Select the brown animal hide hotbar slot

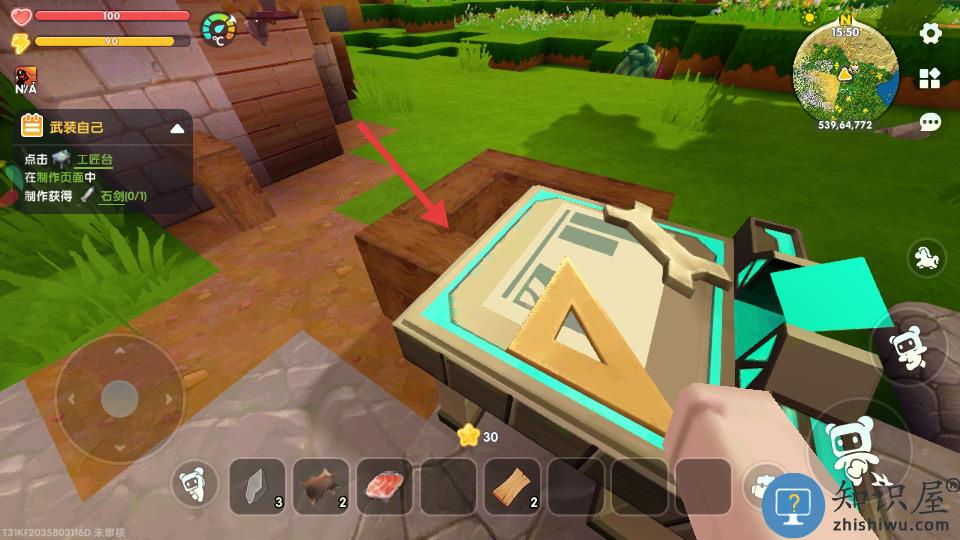321,486
